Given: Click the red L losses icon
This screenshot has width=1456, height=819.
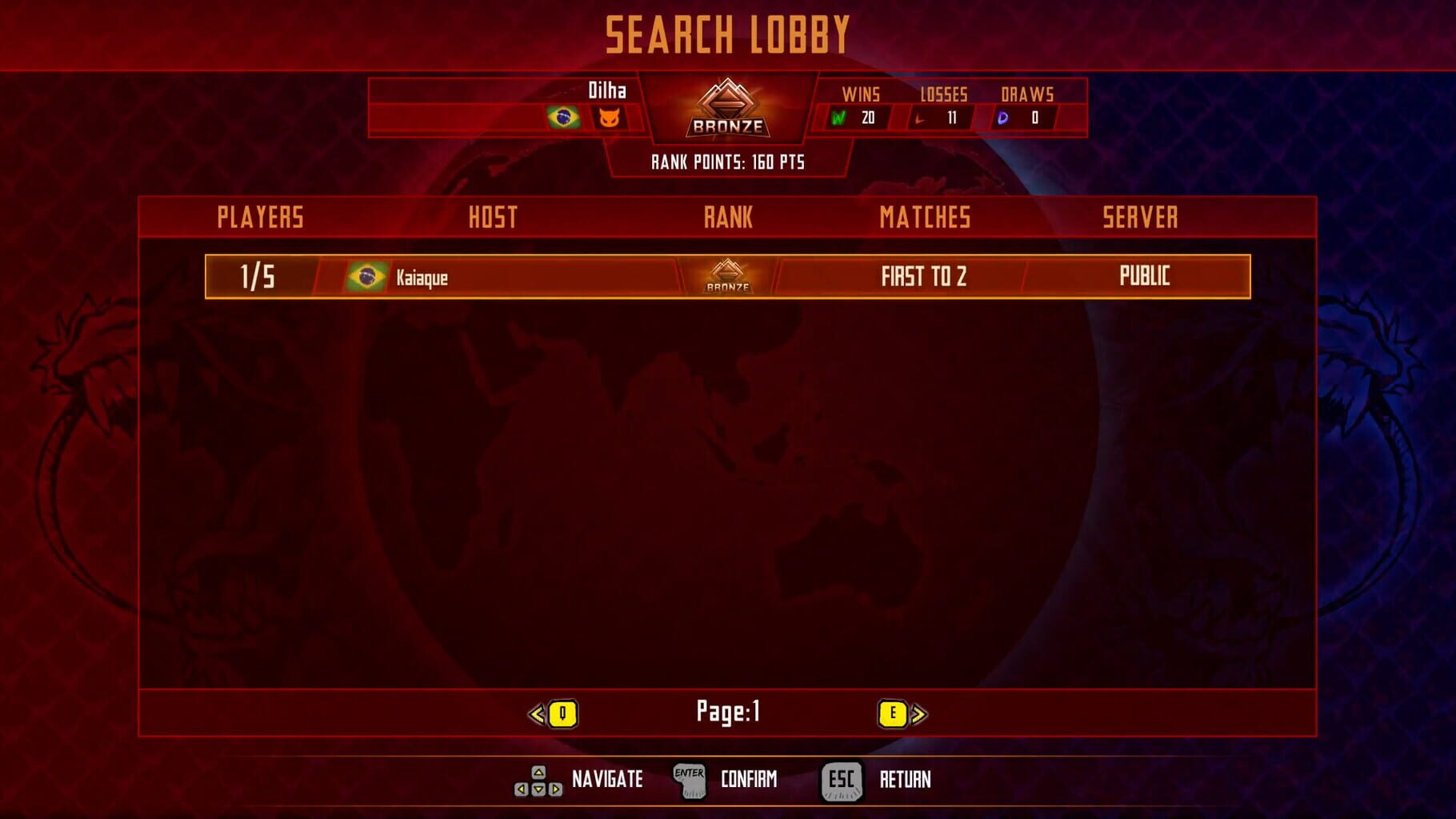Looking at the screenshot, I should (922, 118).
